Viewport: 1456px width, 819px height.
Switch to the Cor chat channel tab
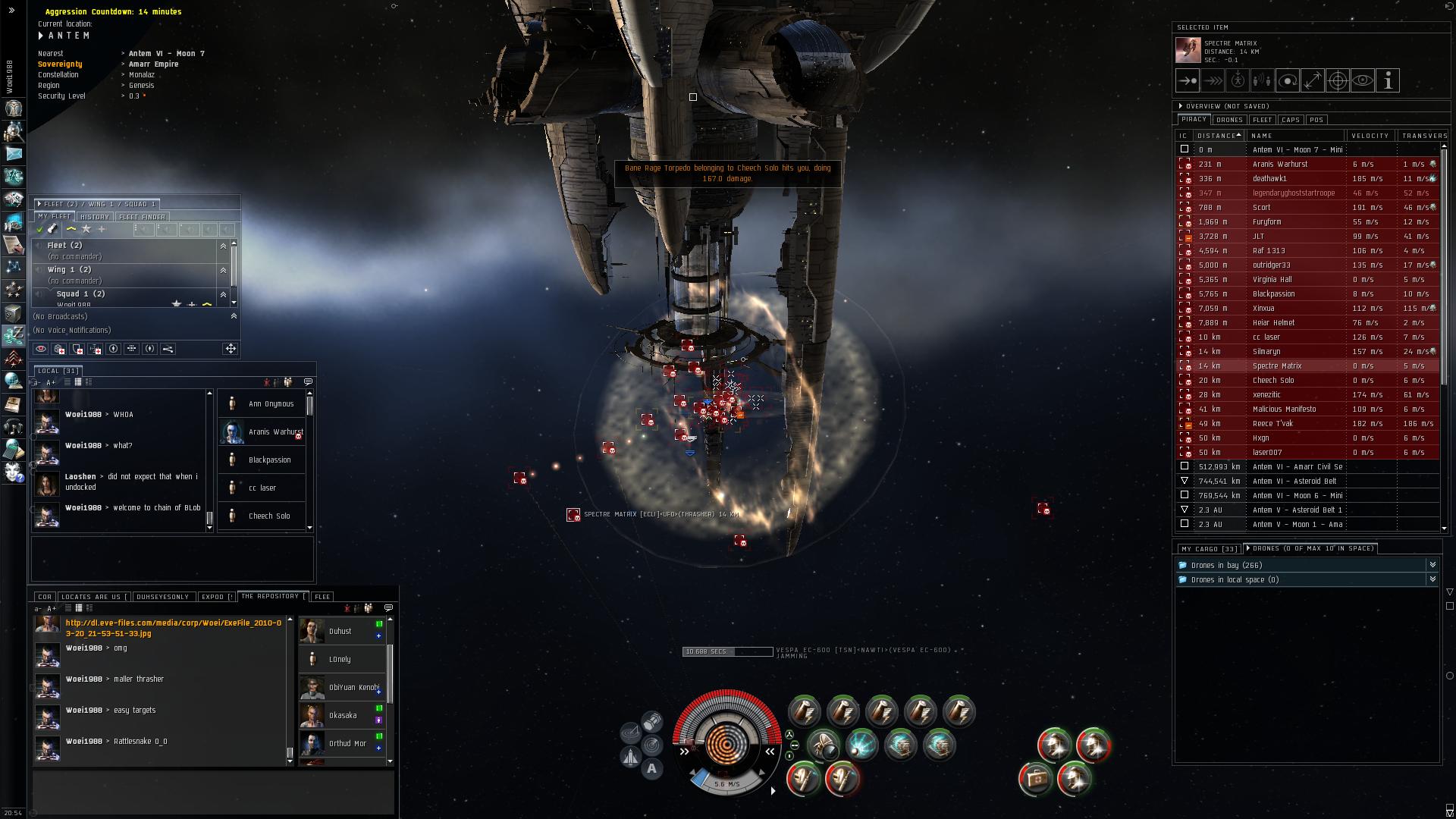pyautogui.click(x=45, y=597)
